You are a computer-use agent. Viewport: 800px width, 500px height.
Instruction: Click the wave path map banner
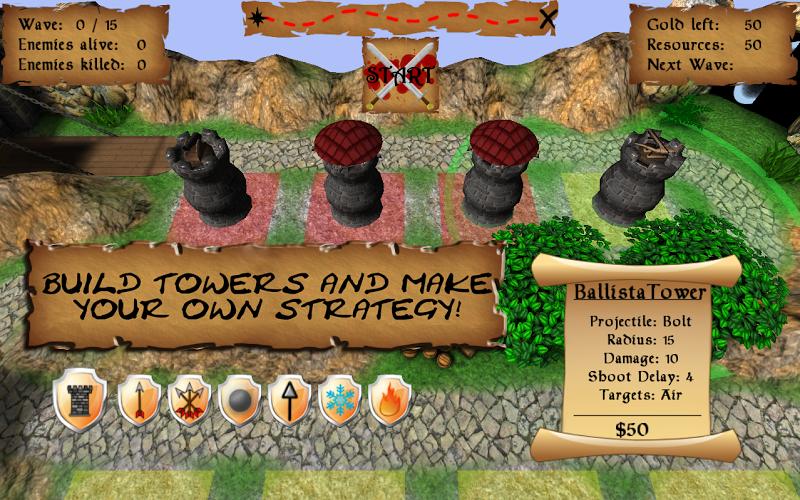400,18
